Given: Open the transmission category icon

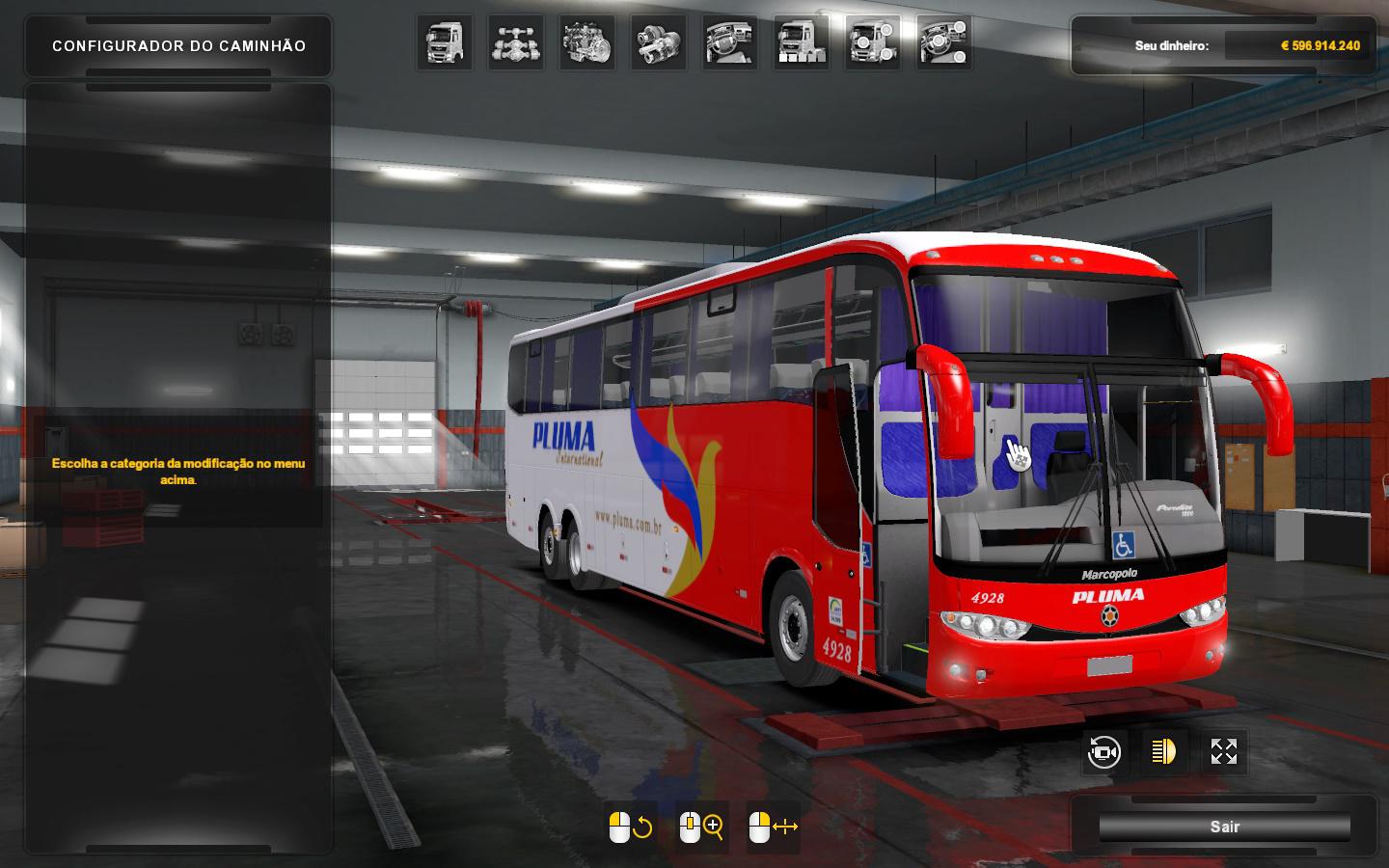Looking at the screenshot, I should tap(655, 45).
